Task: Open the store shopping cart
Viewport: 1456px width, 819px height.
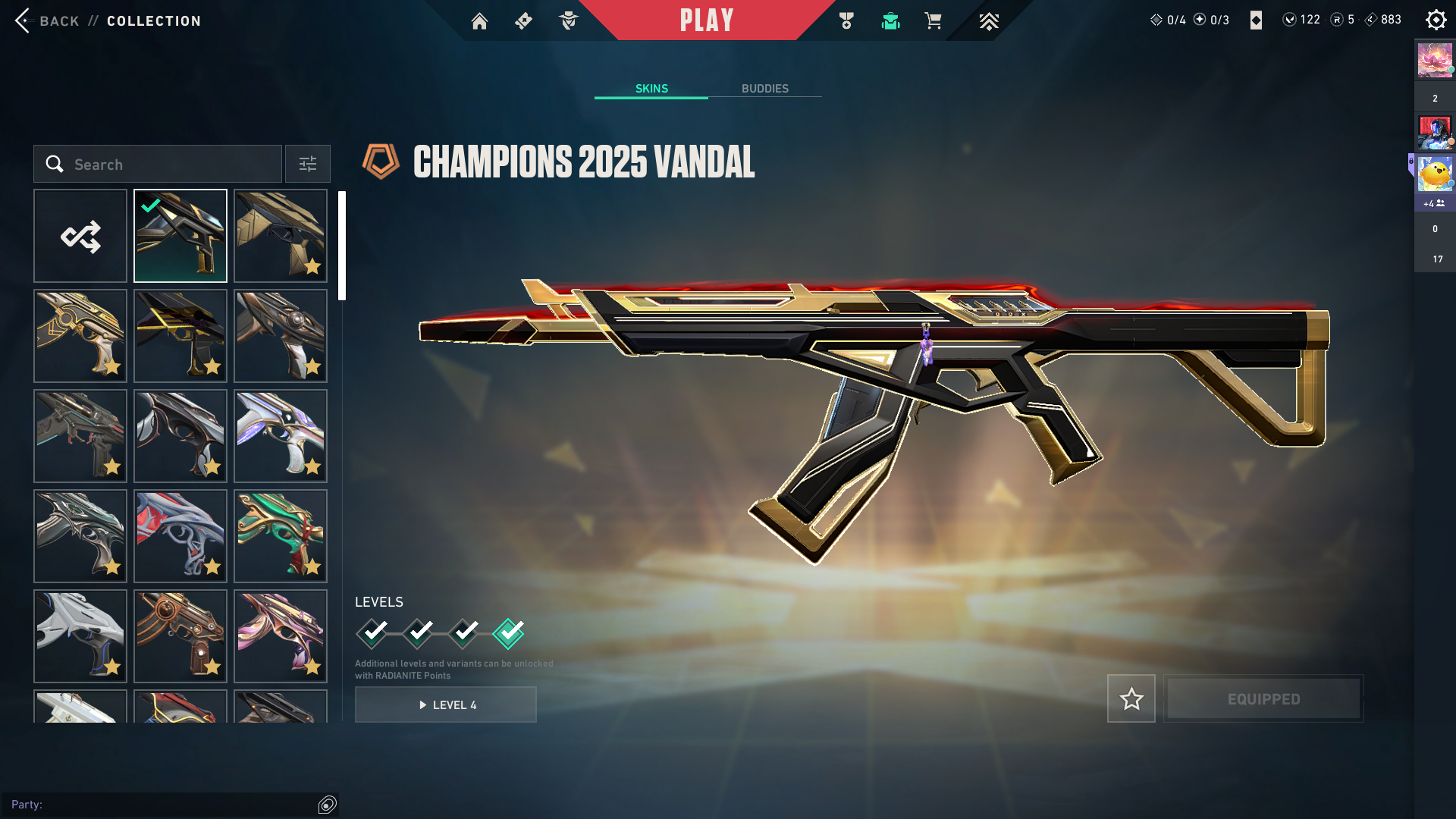Action: [933, 21]
